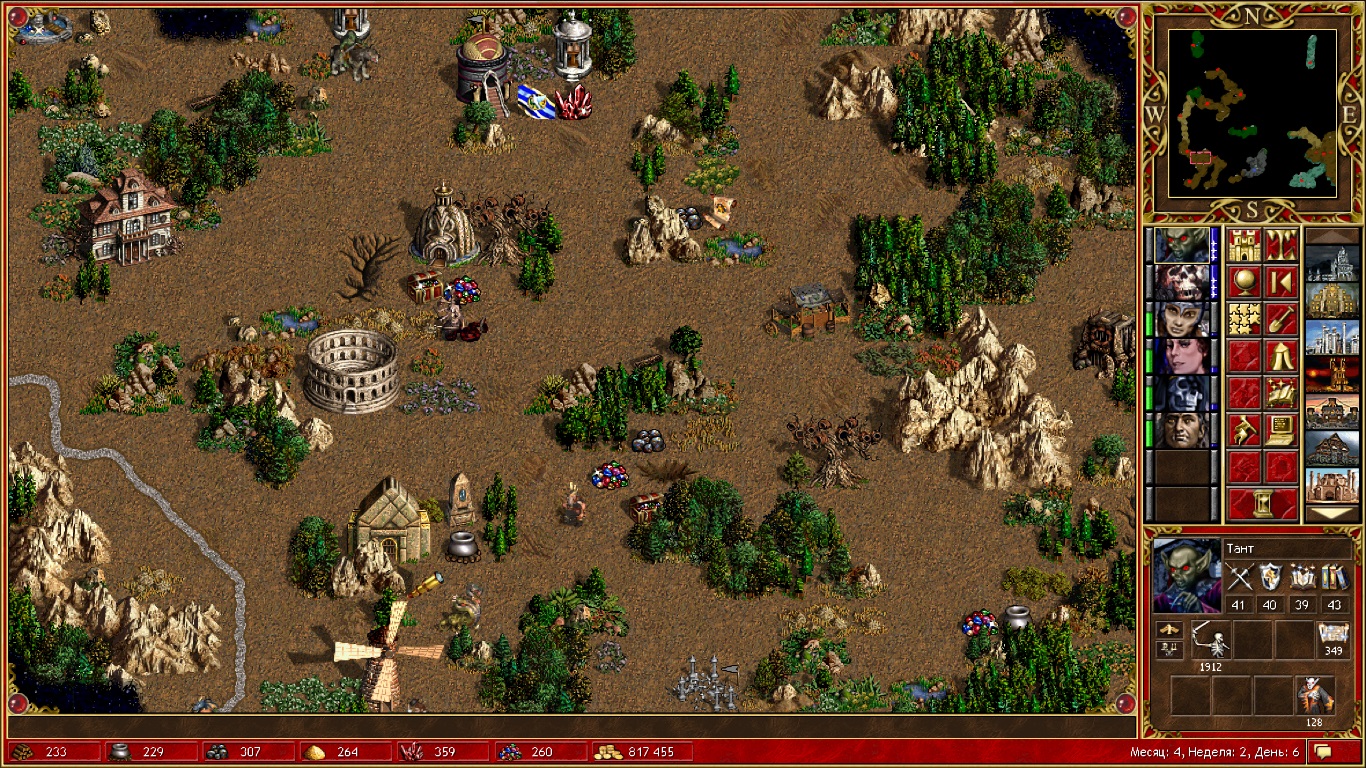
Task: Select the skeleton stack of 1912 in the army
Action: click(x=1211, y=640)
